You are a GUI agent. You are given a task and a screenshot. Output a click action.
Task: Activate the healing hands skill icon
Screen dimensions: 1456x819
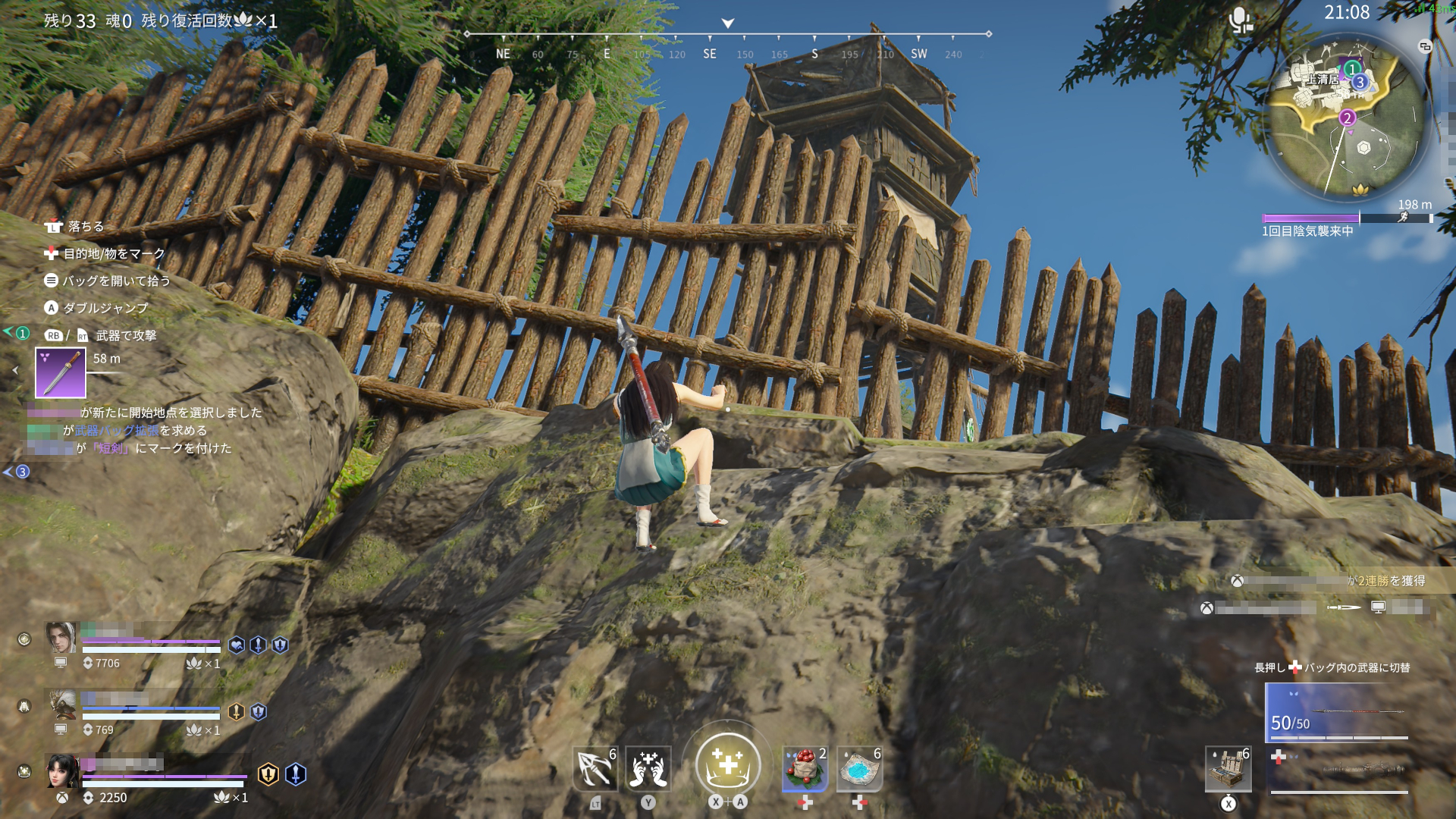point(648,769)
